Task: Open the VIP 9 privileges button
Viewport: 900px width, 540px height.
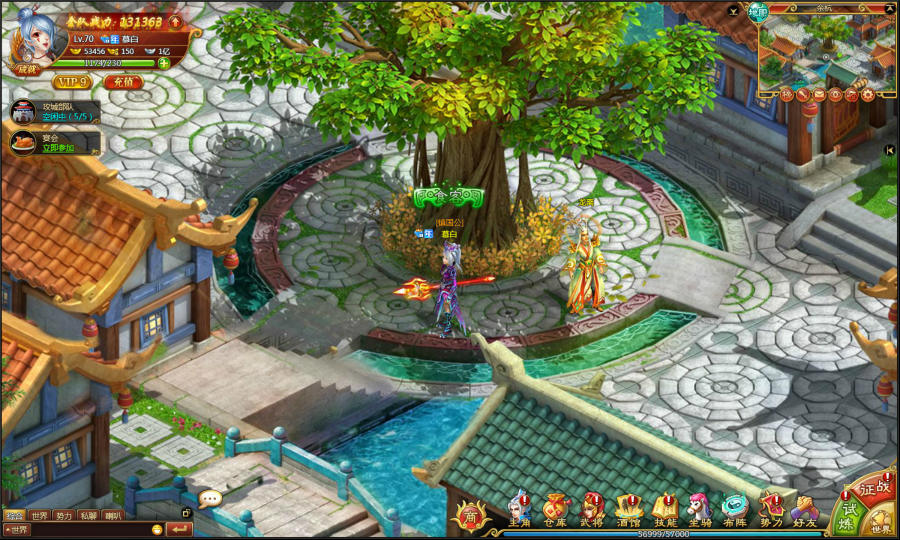Action: coord(72,82)
